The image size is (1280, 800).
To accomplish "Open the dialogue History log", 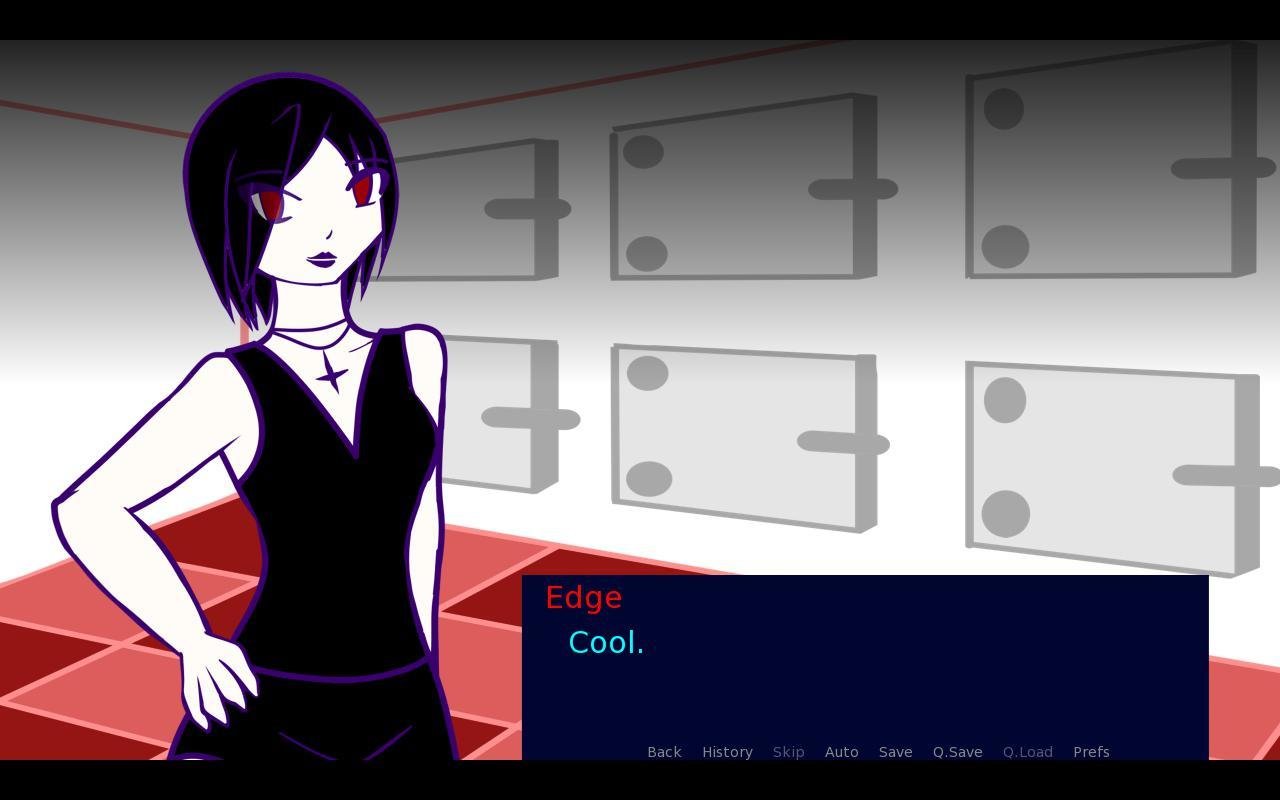I will (x=727, y=752).
